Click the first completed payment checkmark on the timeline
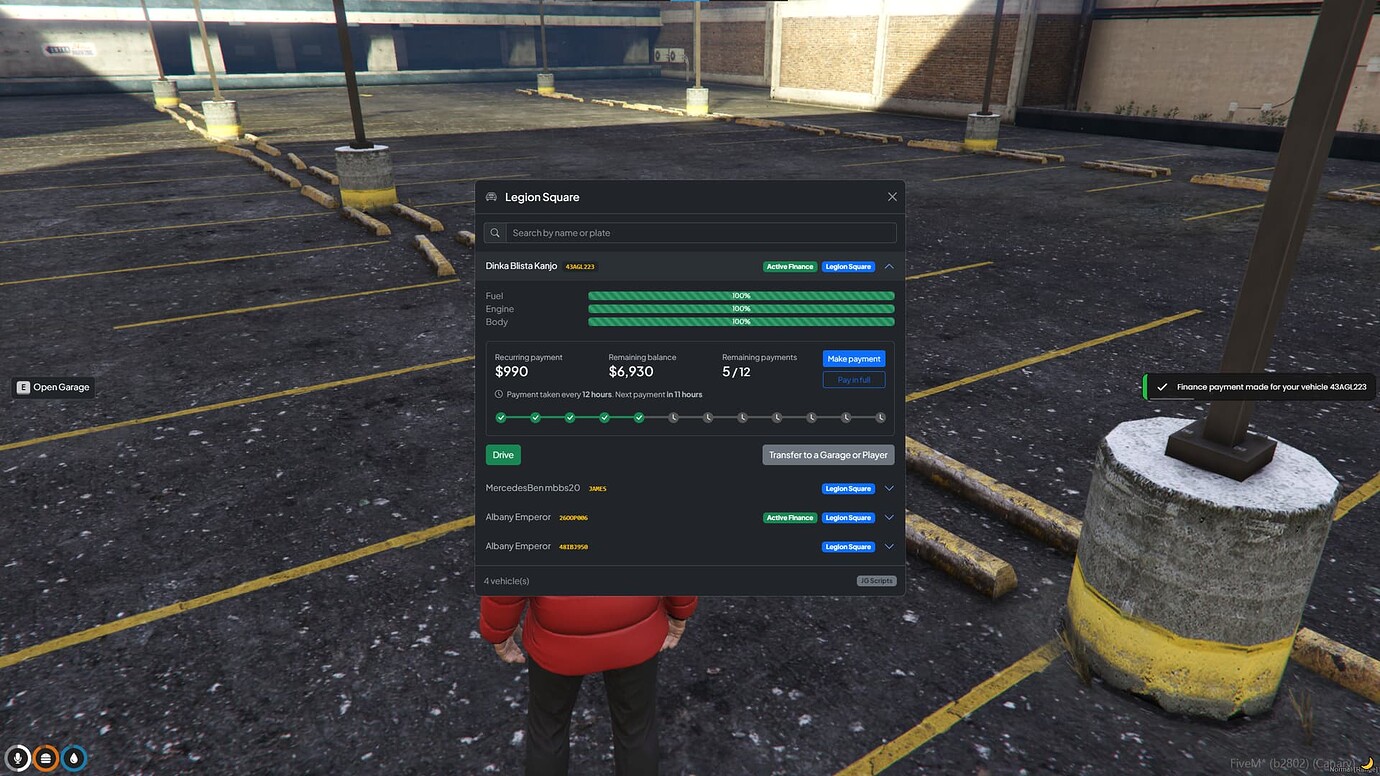Viewport: 1380px width, 776px height. tap(501, 417)
